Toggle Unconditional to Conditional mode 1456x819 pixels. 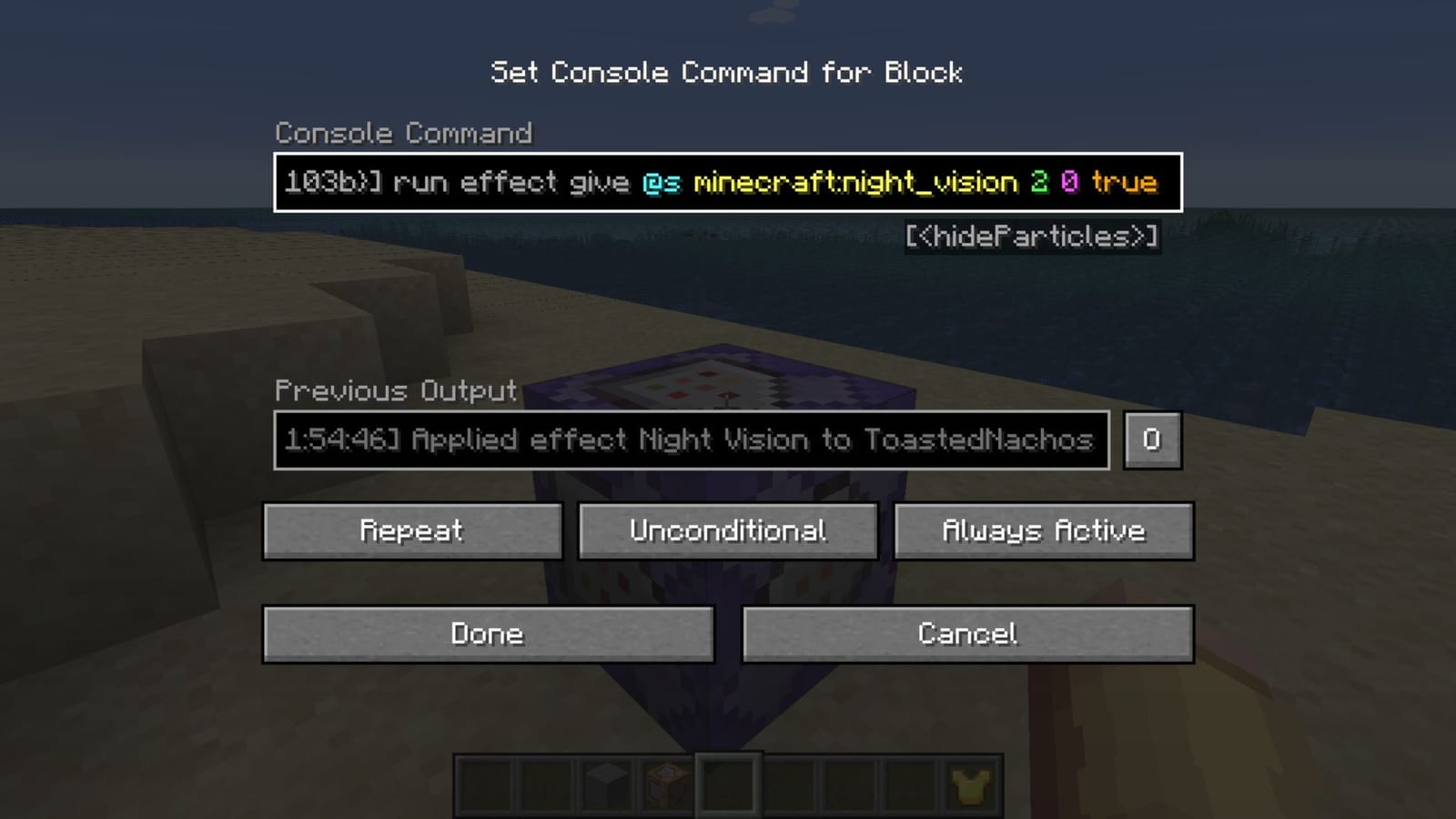pyautogui.click(x=726, y=531)
